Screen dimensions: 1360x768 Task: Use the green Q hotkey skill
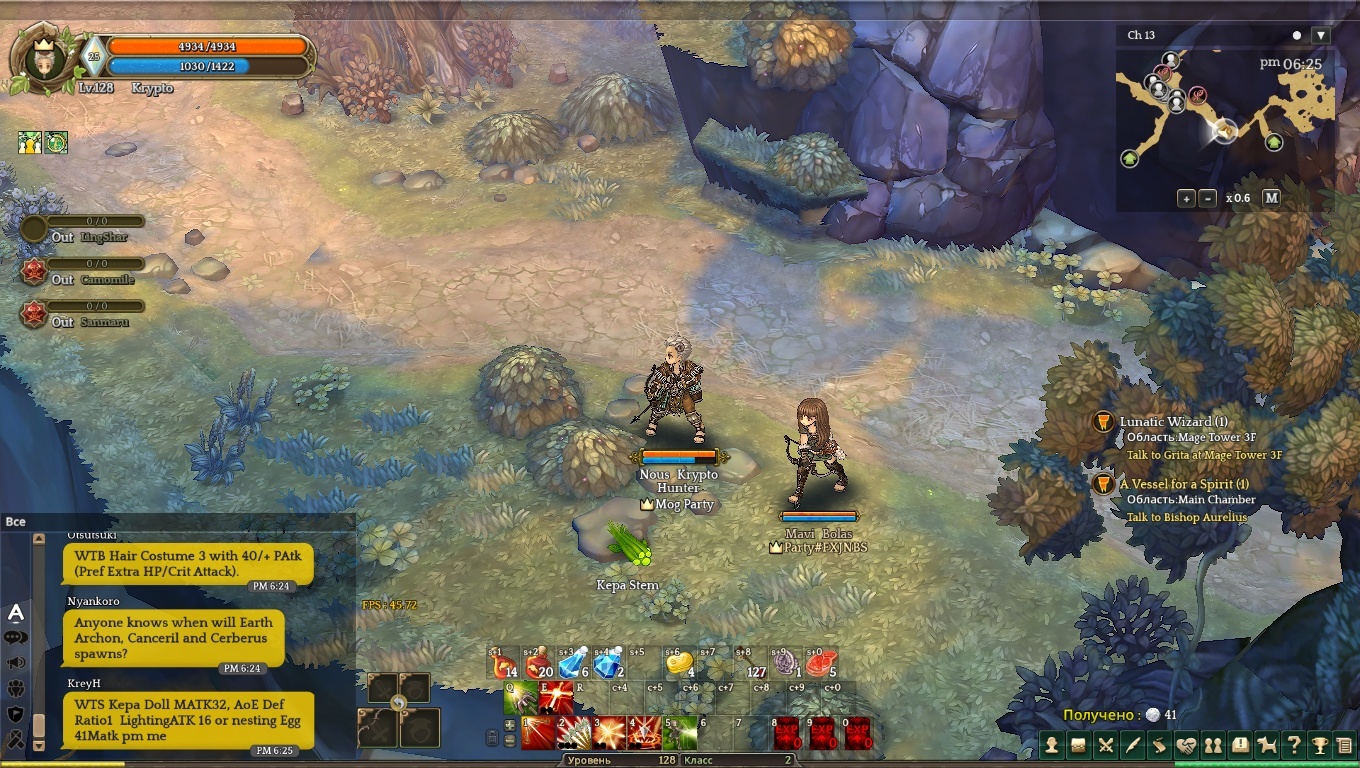click(x=520, y=698)
